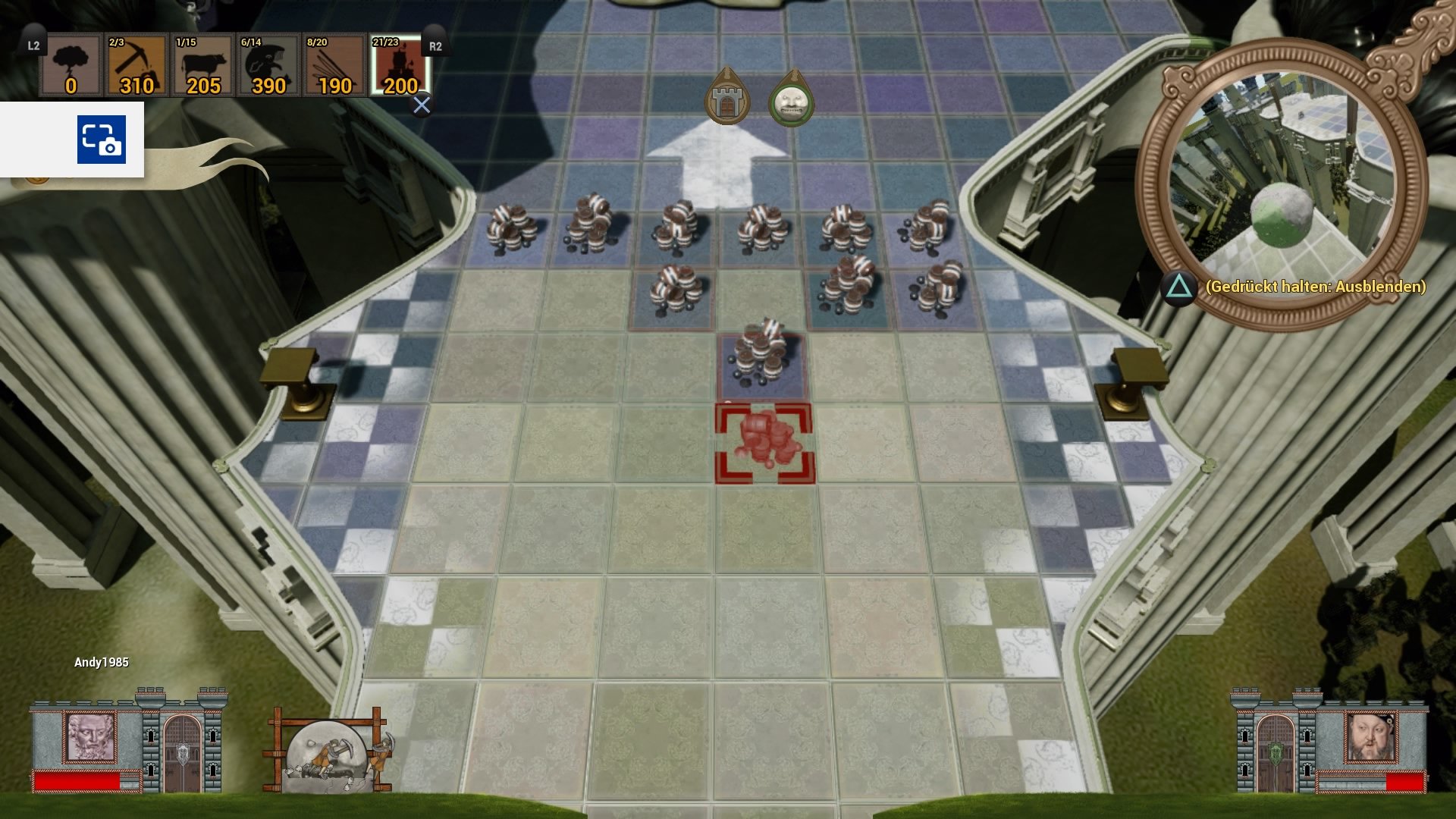Pick the whale unit costing 390

pyautogui.click(x=268, y=66)
